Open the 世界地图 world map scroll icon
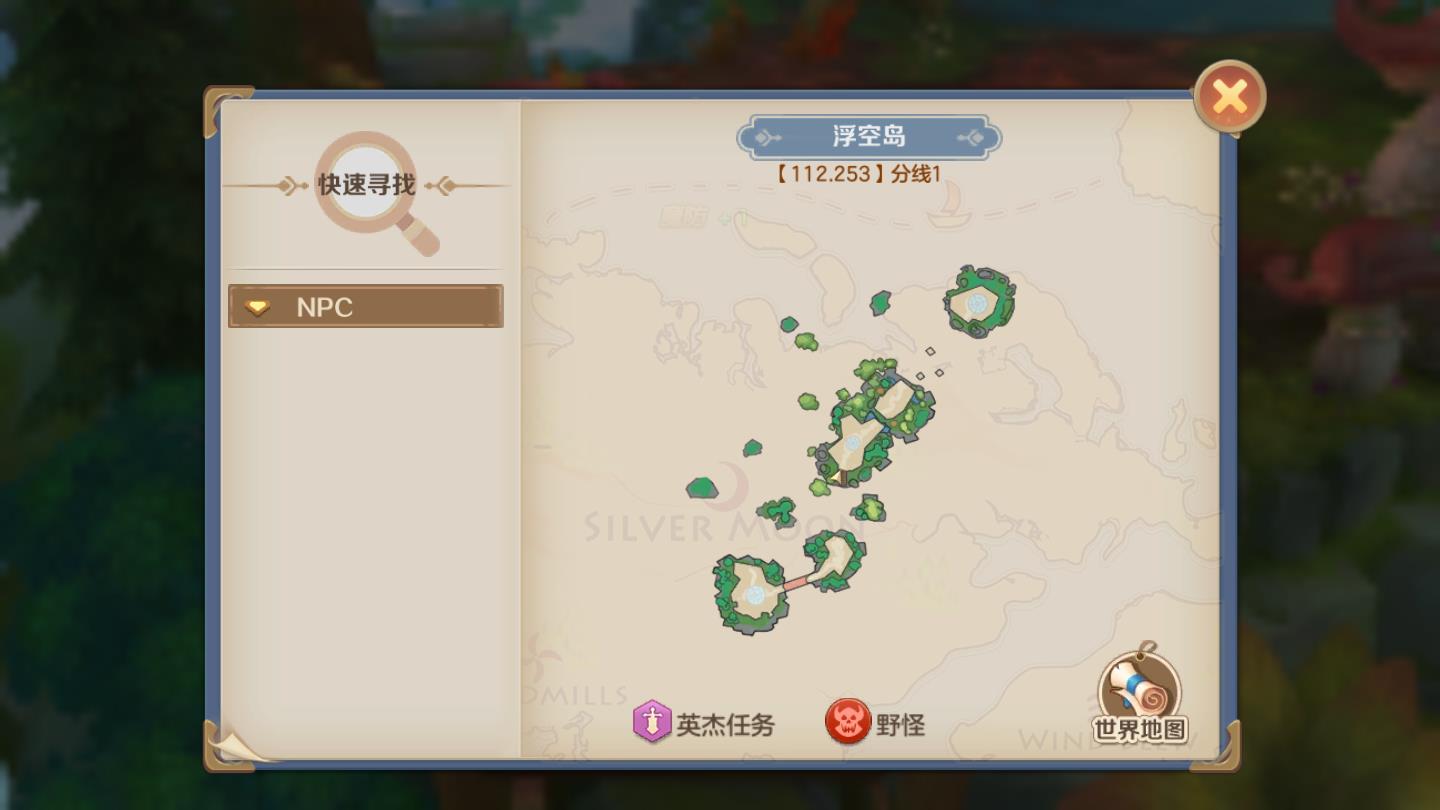Image resolution: width=1440 pixels, height=810 pixels. tap(1136, 690)
